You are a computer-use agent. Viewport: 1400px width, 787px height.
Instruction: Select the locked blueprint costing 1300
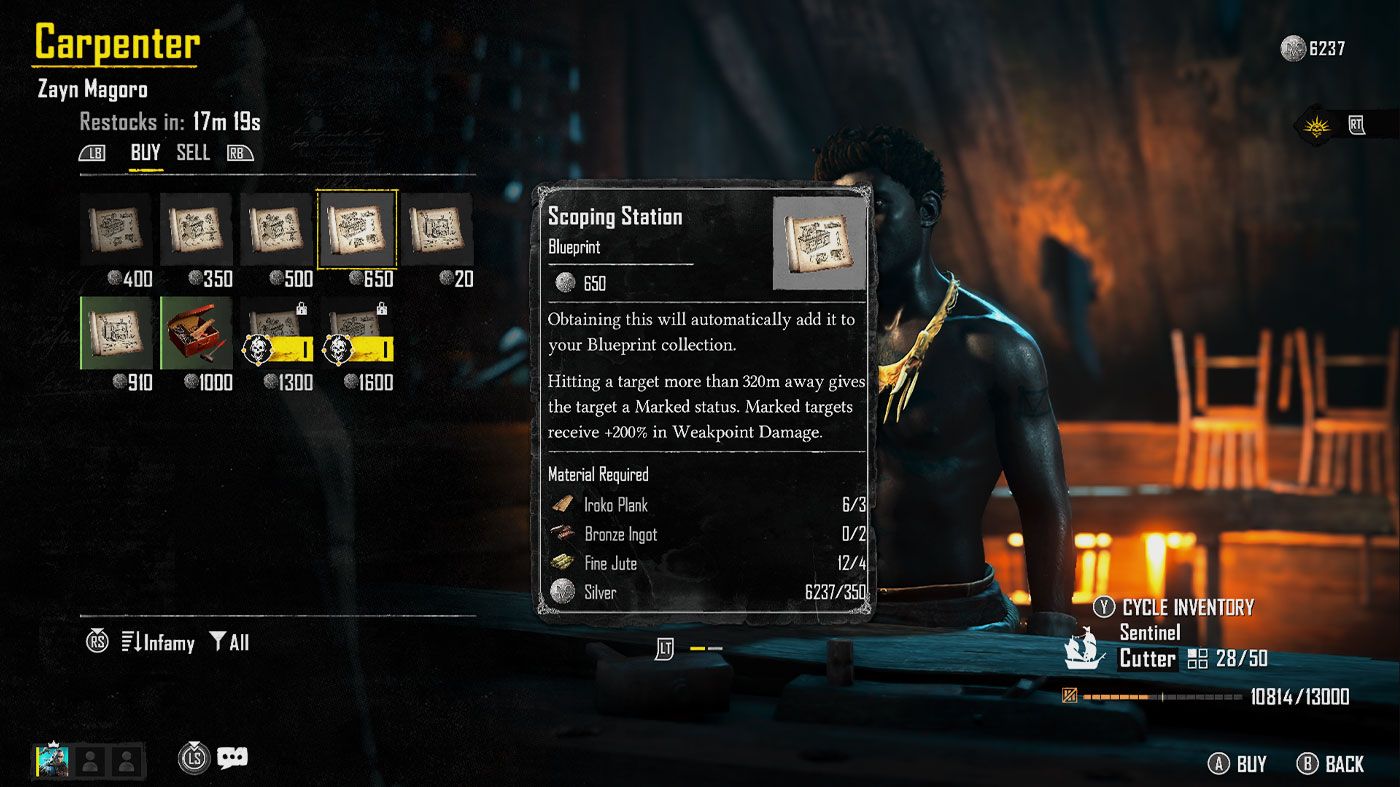coord(276,333)
